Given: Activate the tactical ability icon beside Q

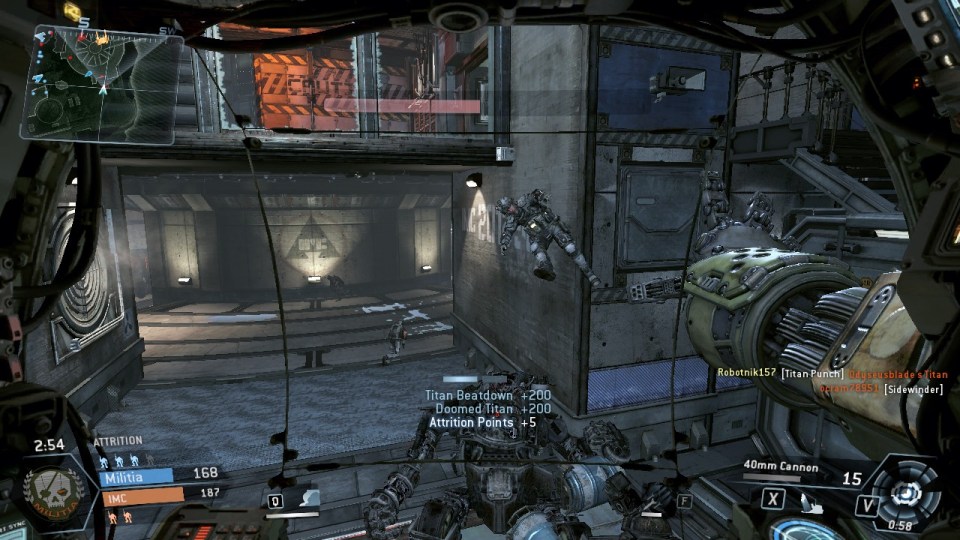Looking at the screenshot, I should [x=308, y=498].
